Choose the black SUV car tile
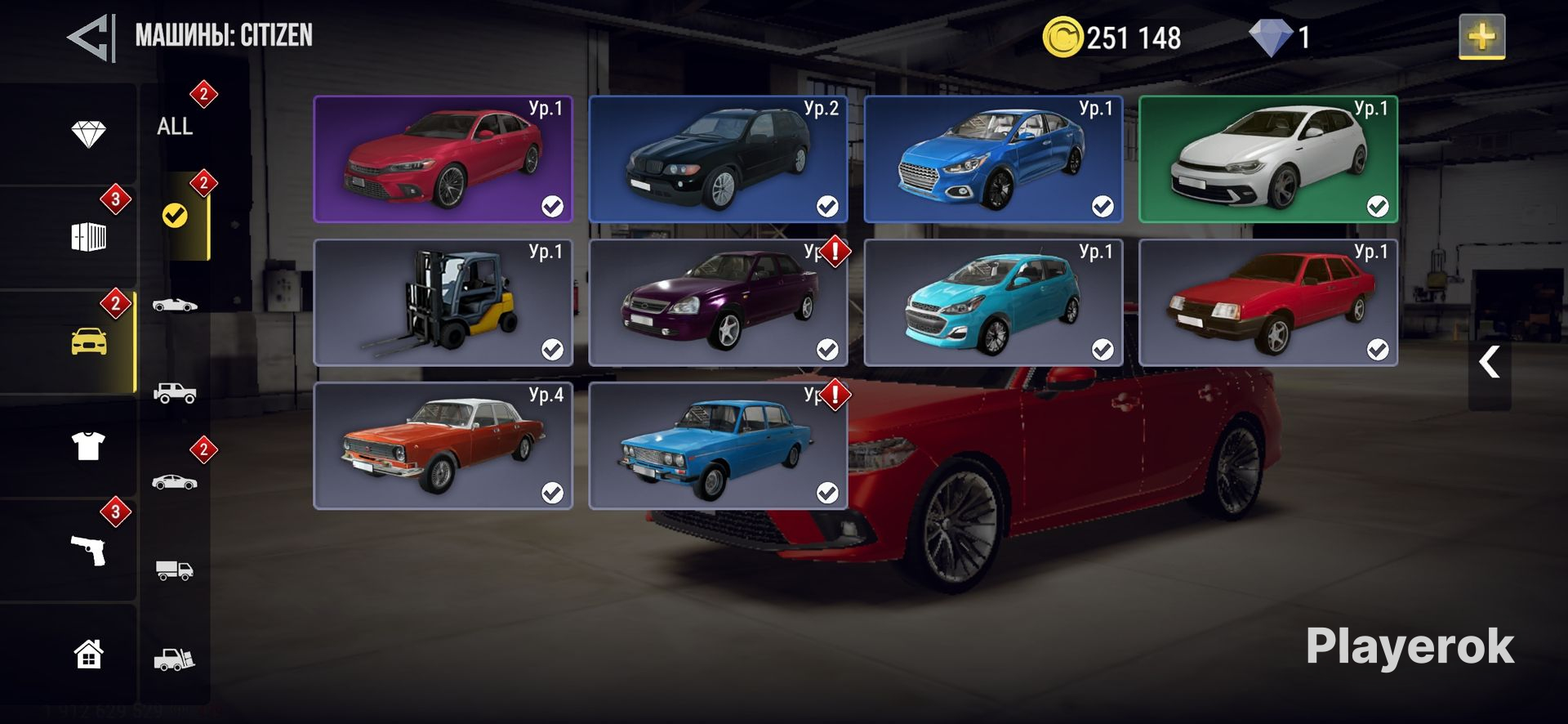Image resolution: width=1568 pixels, height=724 pixels. pyautogui.click(x=718, y=159)
